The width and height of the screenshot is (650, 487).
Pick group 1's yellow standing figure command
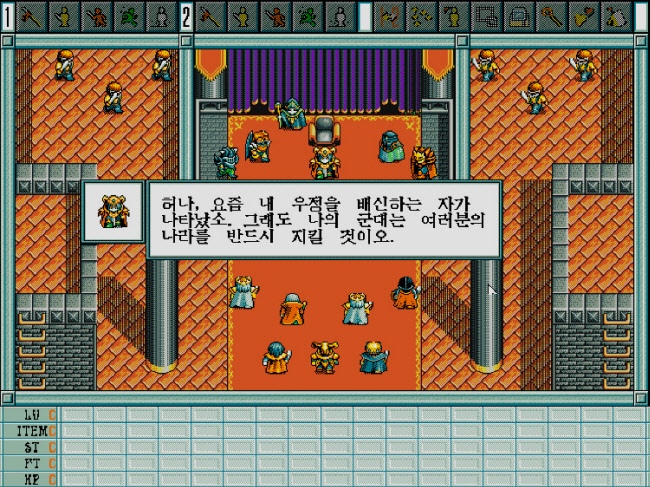[x=64, y=16]
